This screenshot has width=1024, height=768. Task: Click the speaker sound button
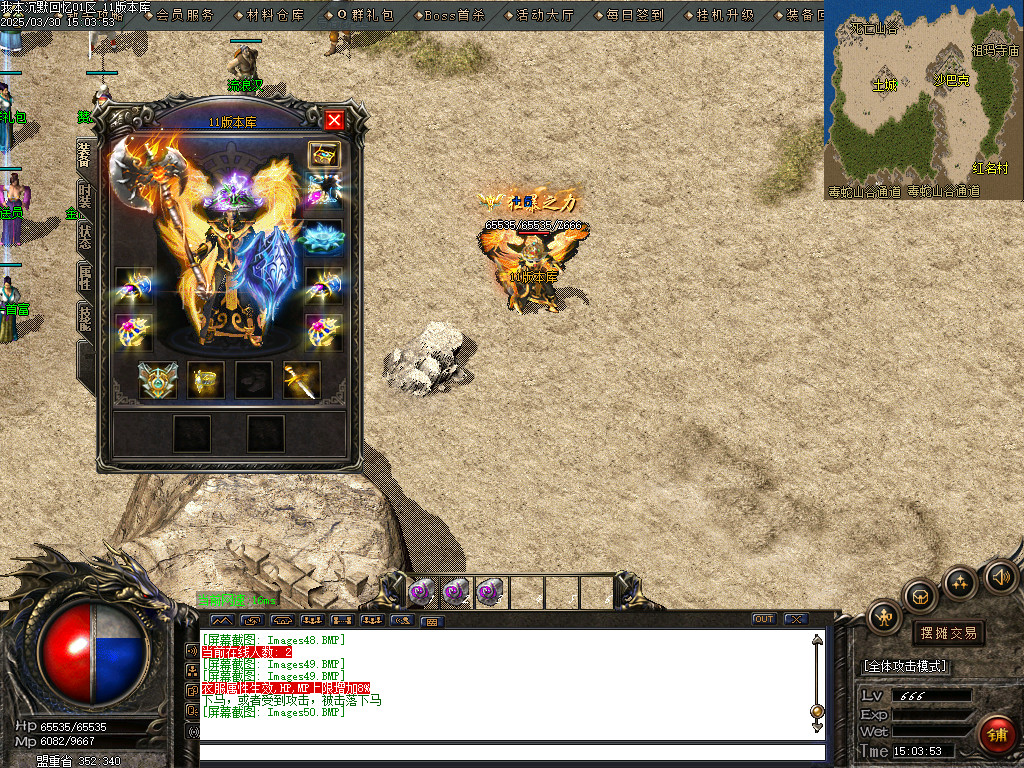click(1000, 576)
